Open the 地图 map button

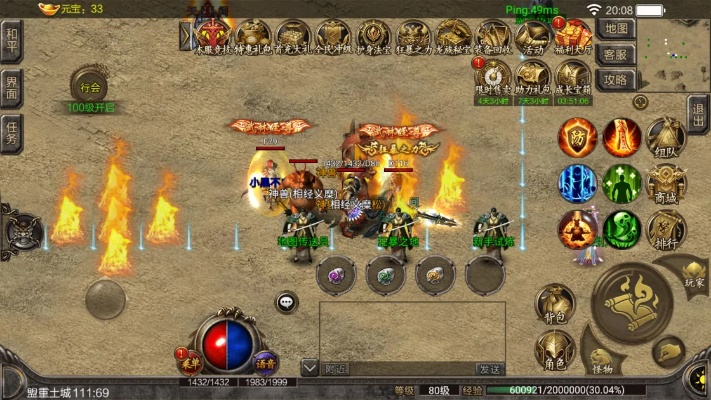coord(618,28)
